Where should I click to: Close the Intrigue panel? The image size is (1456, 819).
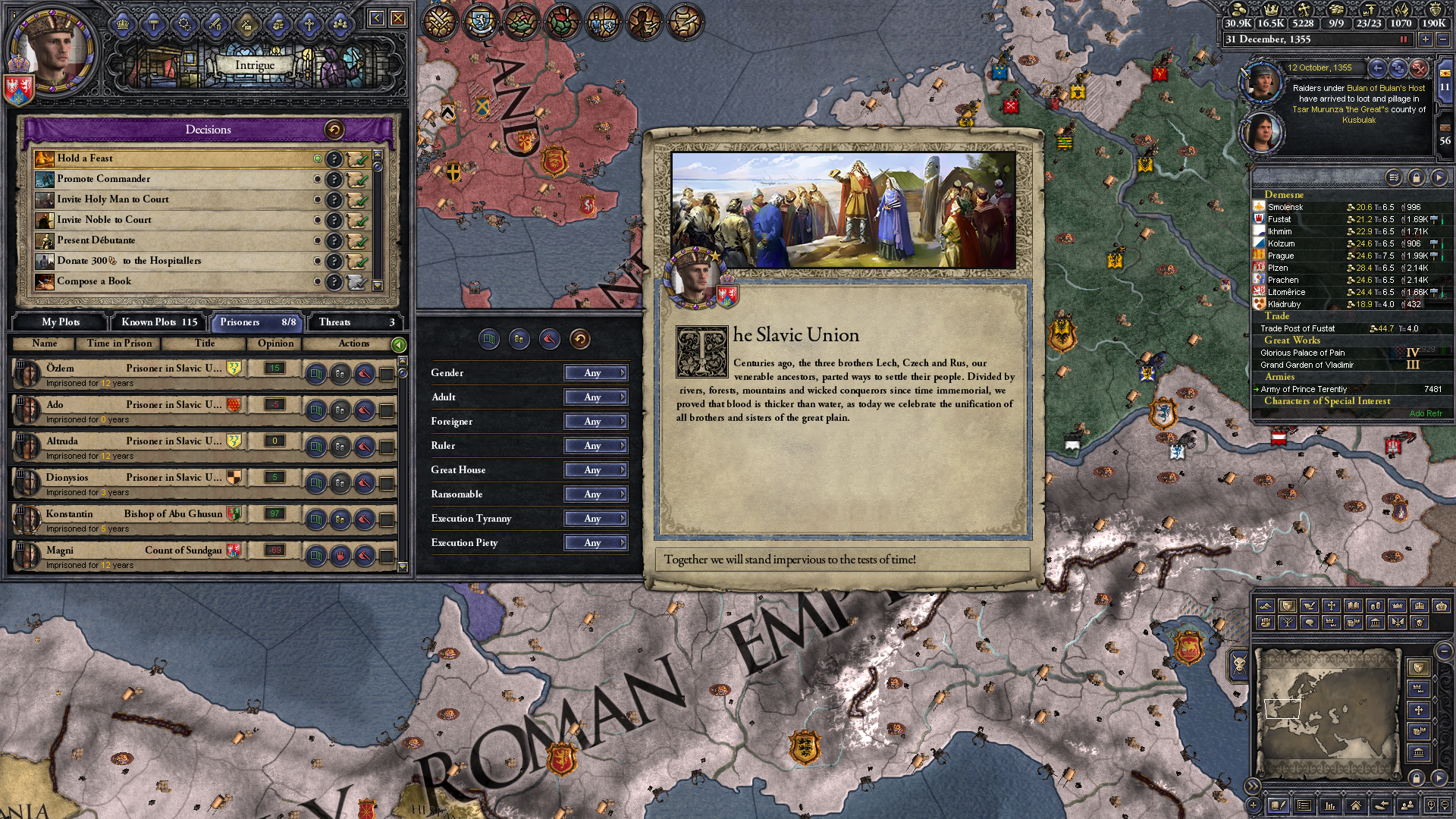tap(398, 18)
